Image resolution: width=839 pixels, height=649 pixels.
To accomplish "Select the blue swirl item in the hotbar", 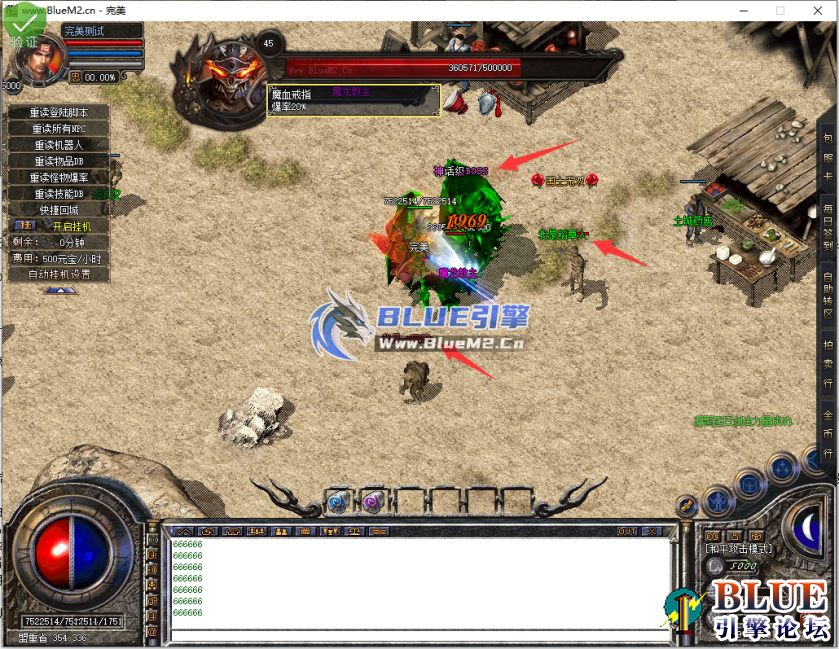I will (x=337, y=502).
